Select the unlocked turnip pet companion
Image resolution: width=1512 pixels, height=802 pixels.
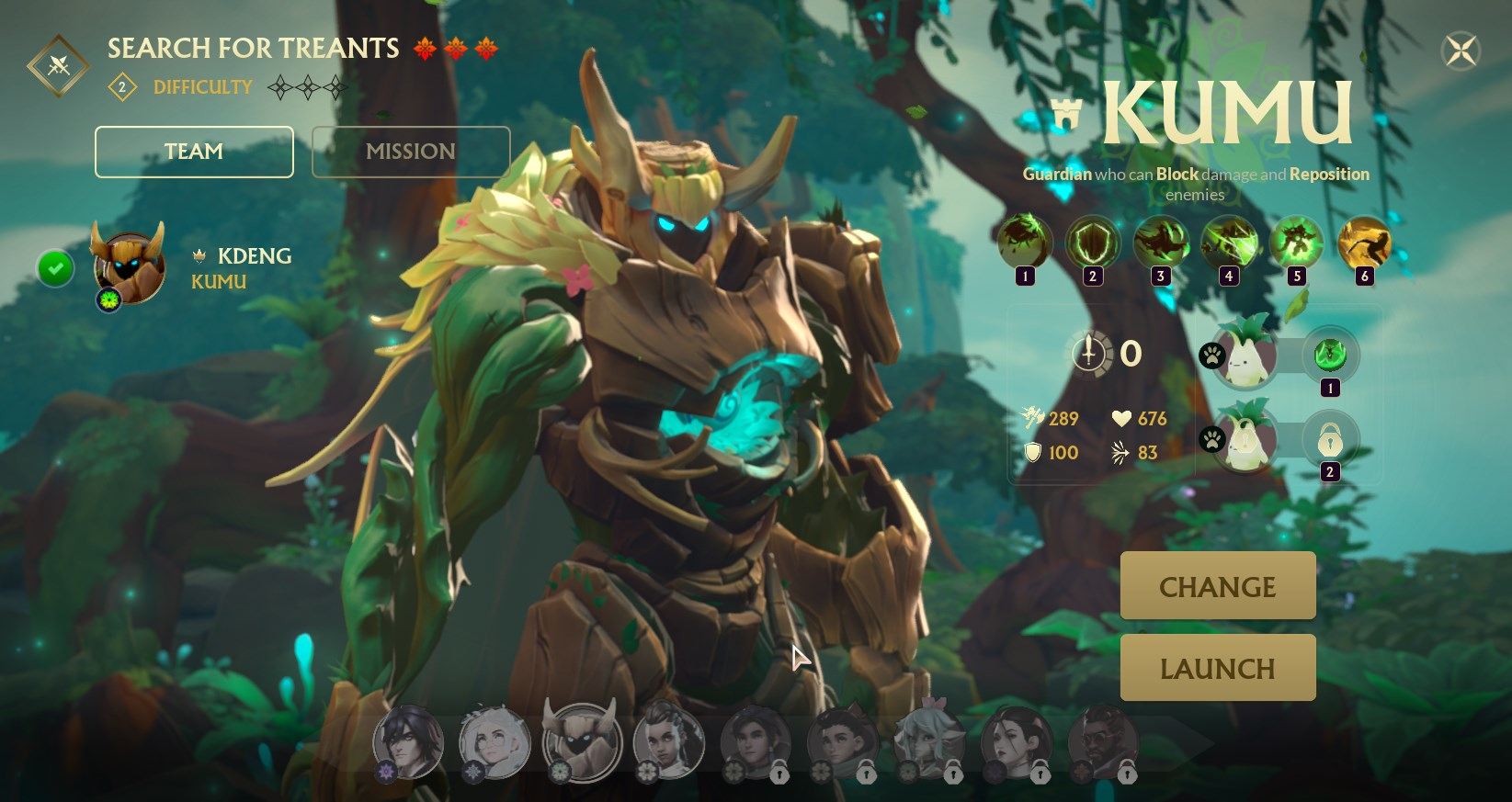coord(1245,354)
